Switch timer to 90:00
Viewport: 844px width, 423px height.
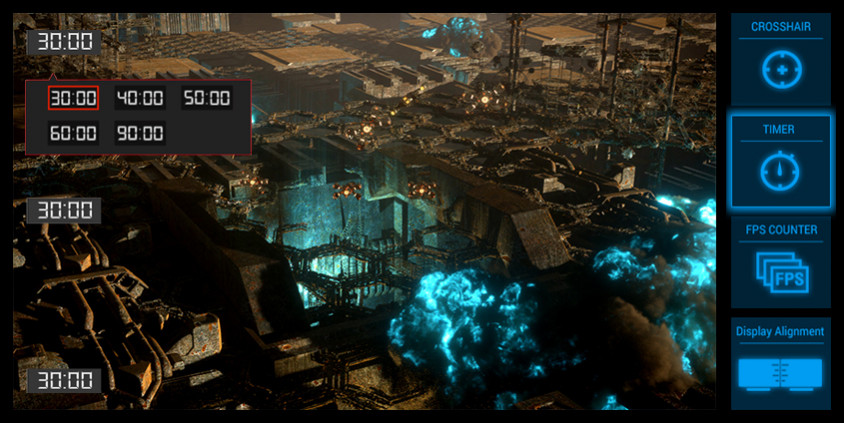(x=140, y=133)
